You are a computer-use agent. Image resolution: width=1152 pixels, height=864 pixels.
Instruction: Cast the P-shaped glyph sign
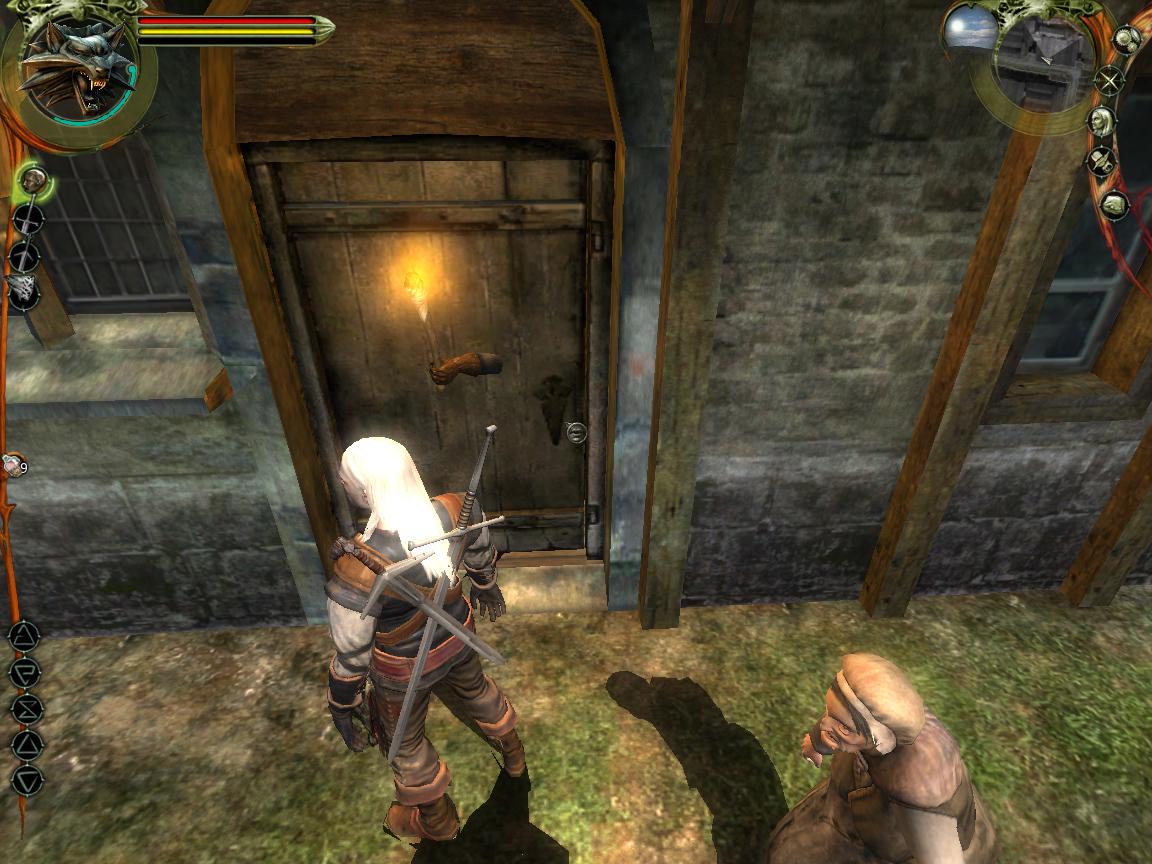(x=25, y=673)
